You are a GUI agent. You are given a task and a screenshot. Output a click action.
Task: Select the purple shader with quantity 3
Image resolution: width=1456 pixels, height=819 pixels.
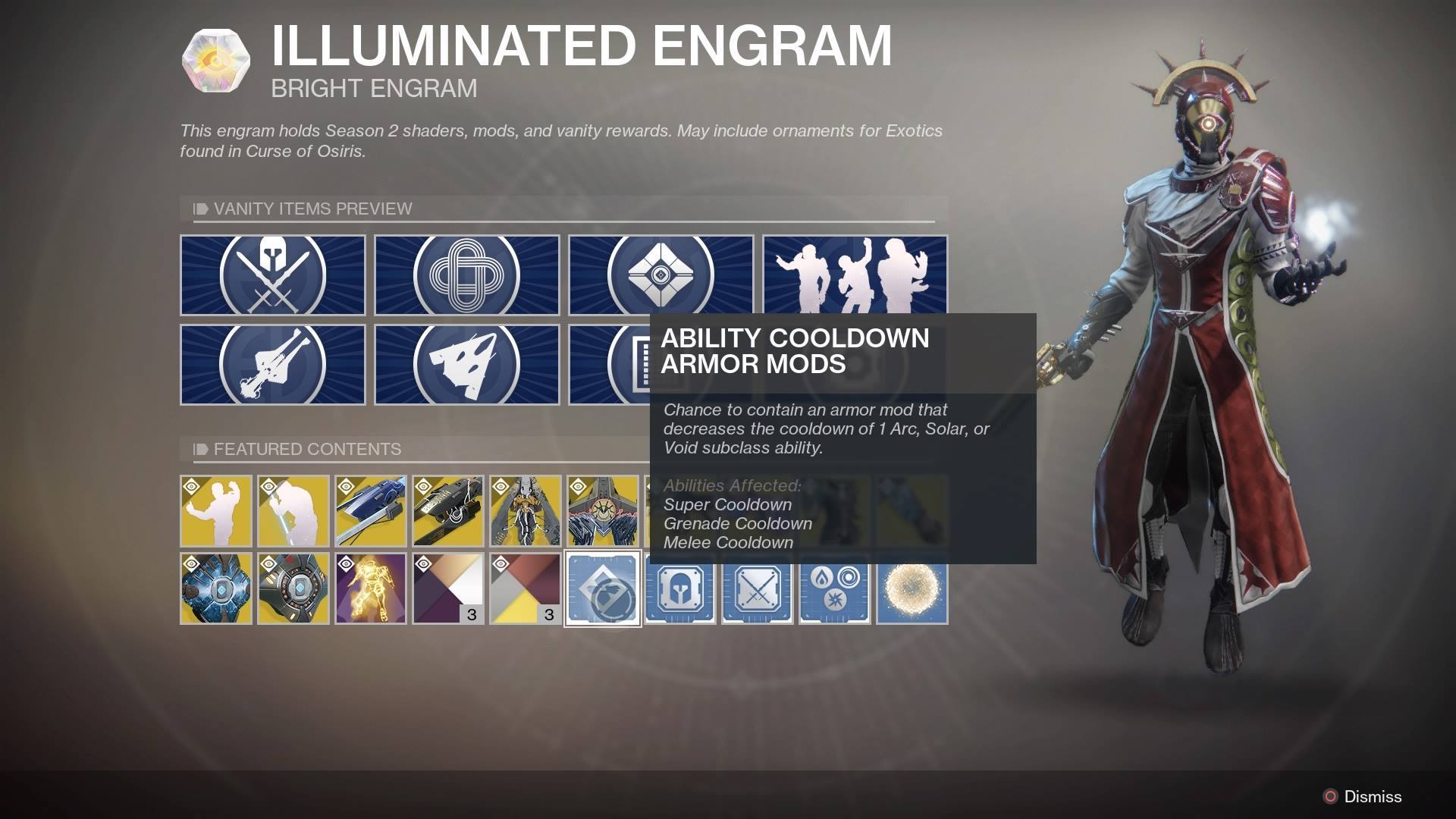pyautogui.click(x=447, y=589)
